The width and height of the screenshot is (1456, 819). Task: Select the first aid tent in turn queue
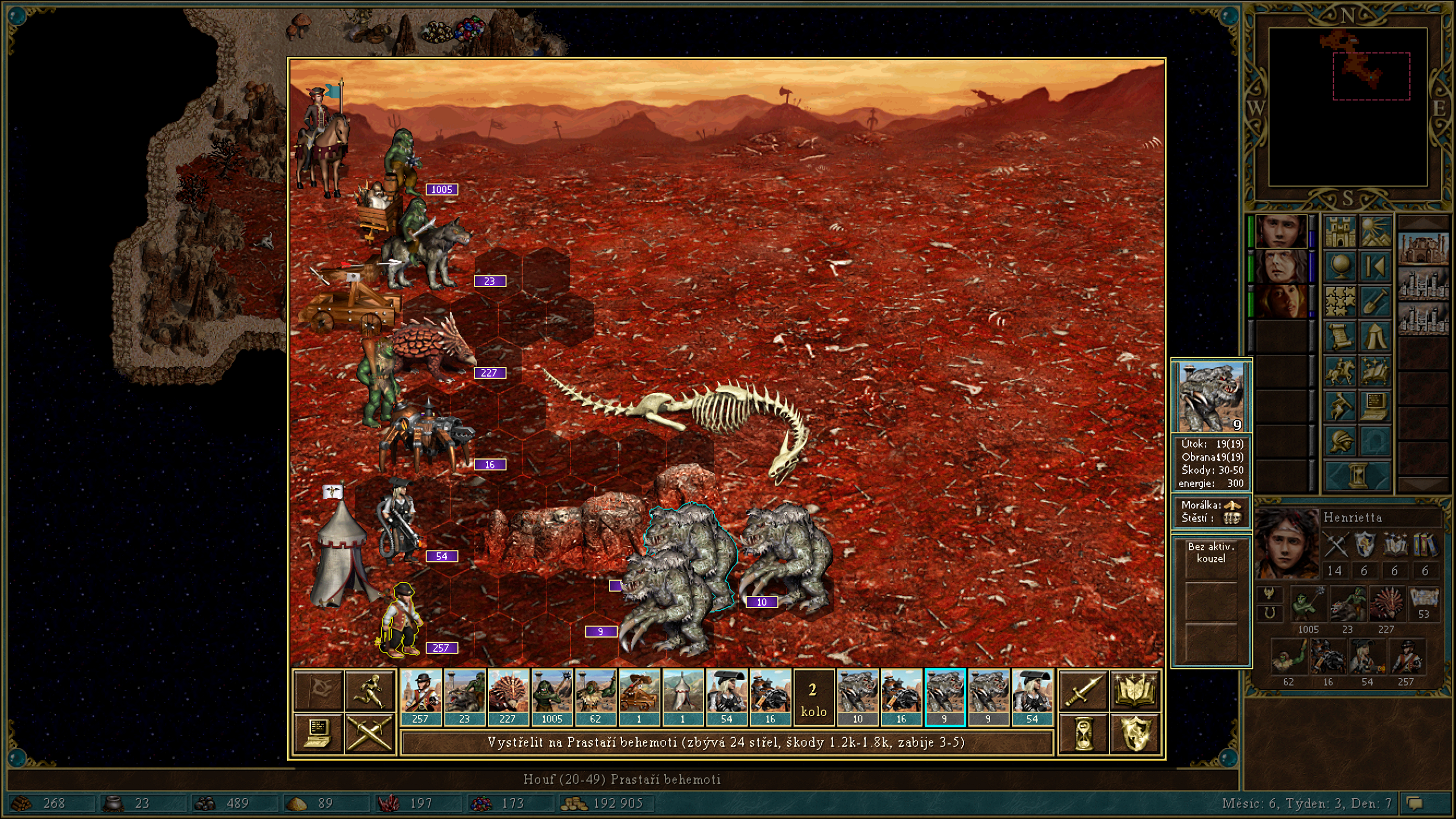683,697
